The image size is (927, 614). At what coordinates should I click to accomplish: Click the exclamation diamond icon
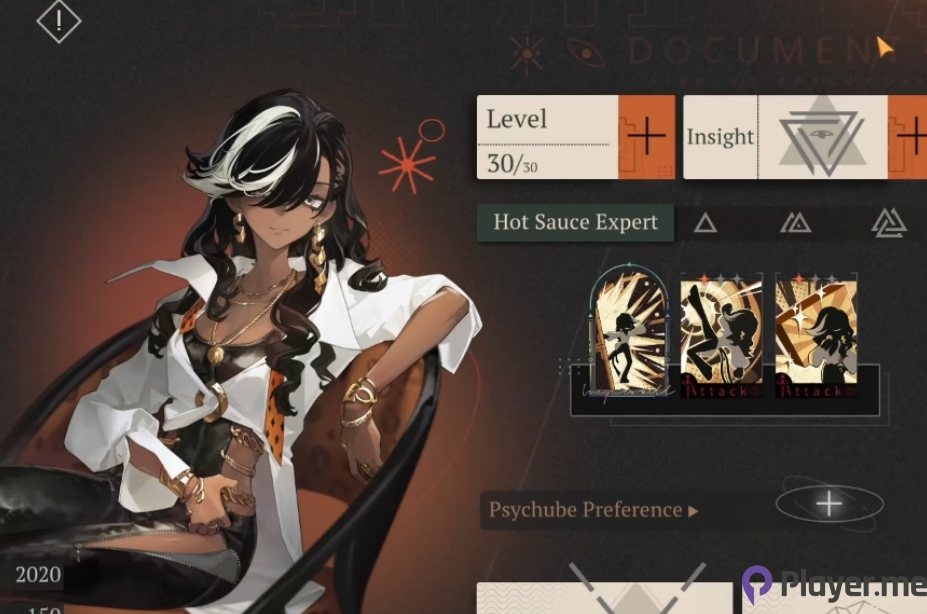(x=59, y=19)
